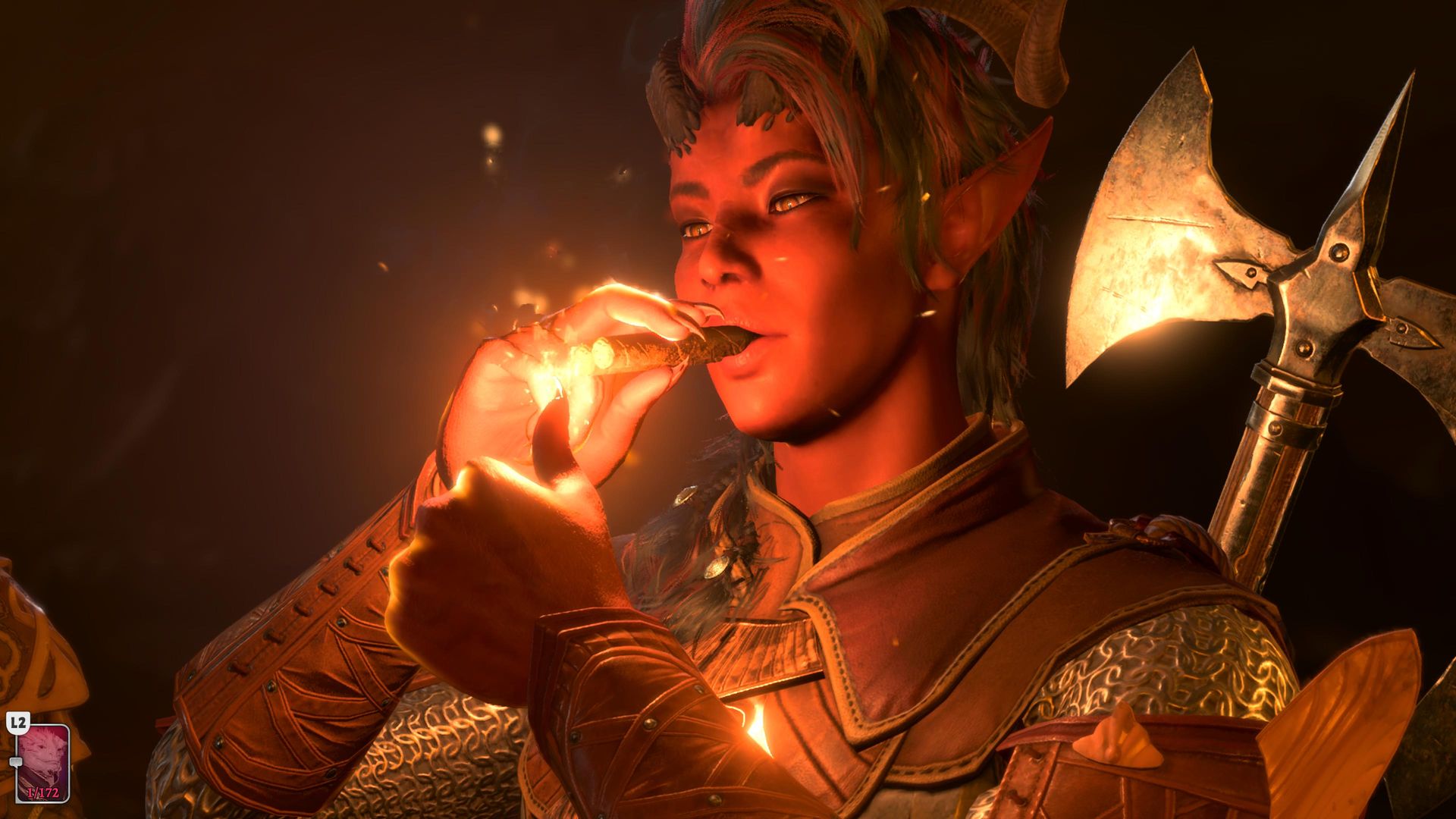Click the speech bubble indicator beside the portrait
This screenshot has width=1456, height=819.
tap(16, 761)
